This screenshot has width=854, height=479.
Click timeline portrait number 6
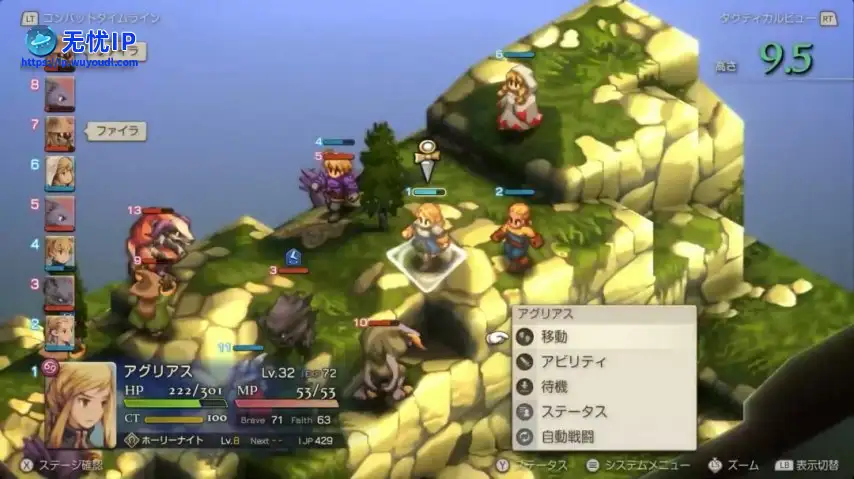pyautogui.click(x=59, y=172)
